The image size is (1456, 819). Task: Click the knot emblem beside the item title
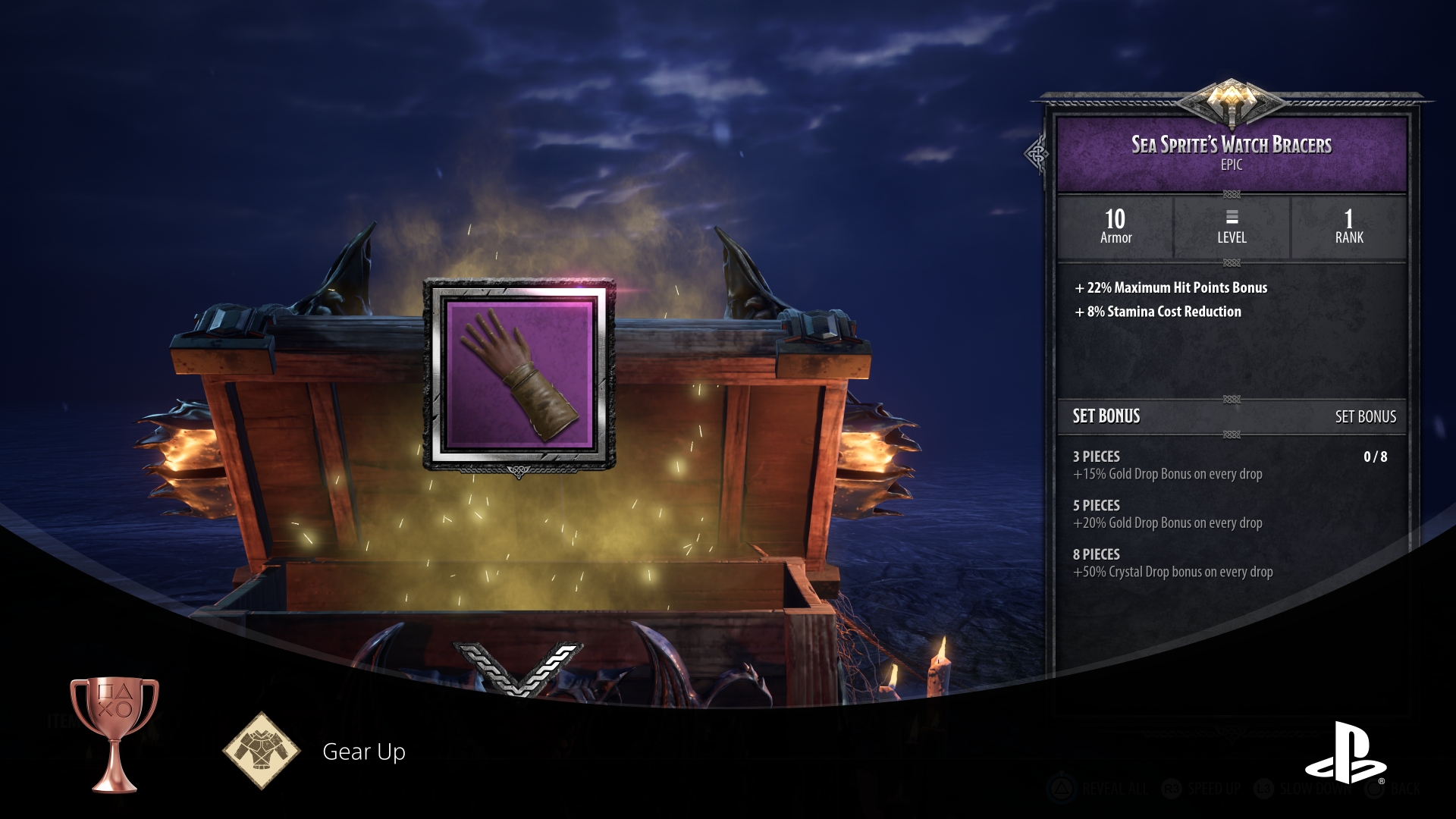[1036, 155]
